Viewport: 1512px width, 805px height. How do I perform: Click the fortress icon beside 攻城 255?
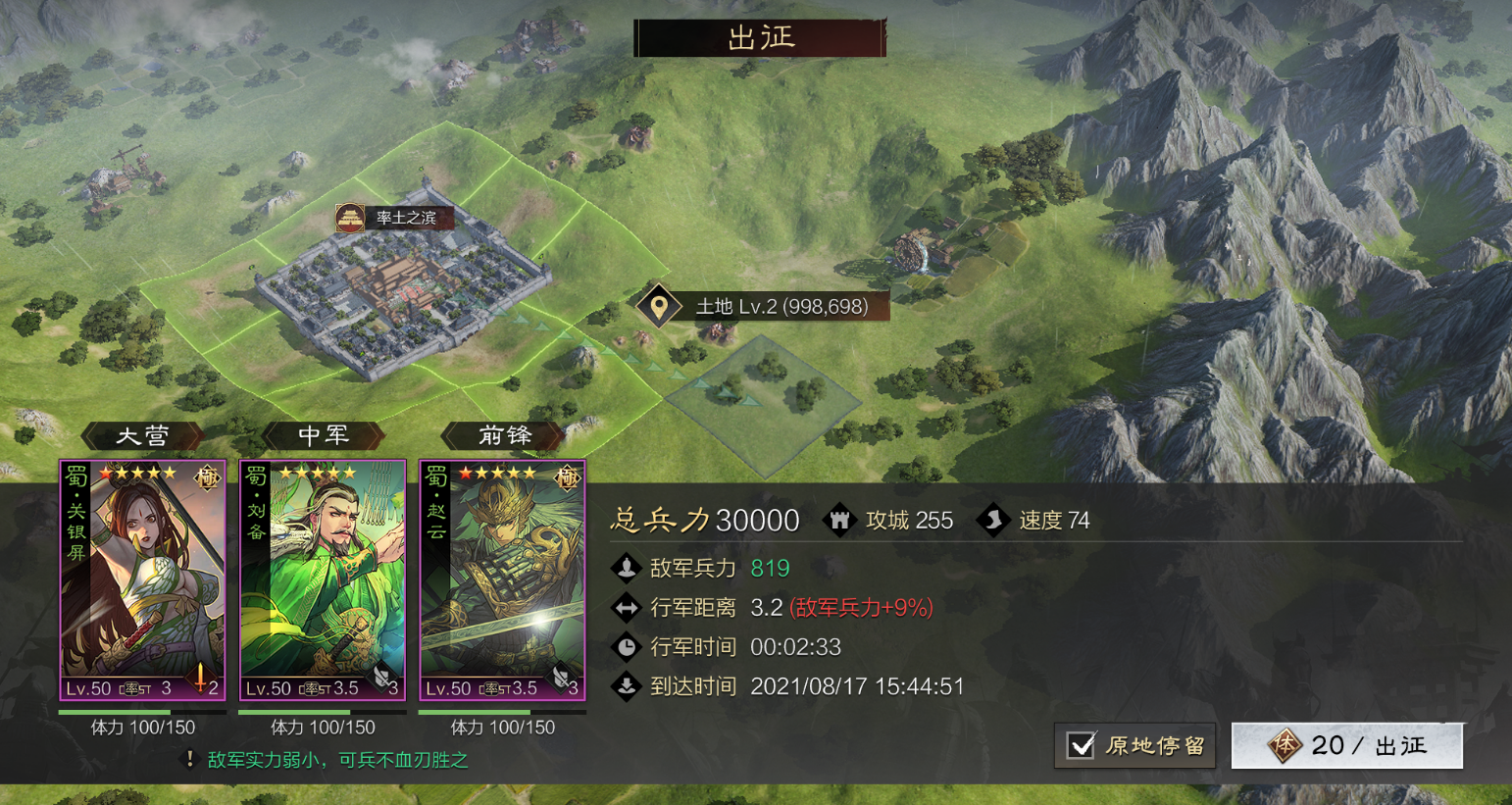click(841, 520)
